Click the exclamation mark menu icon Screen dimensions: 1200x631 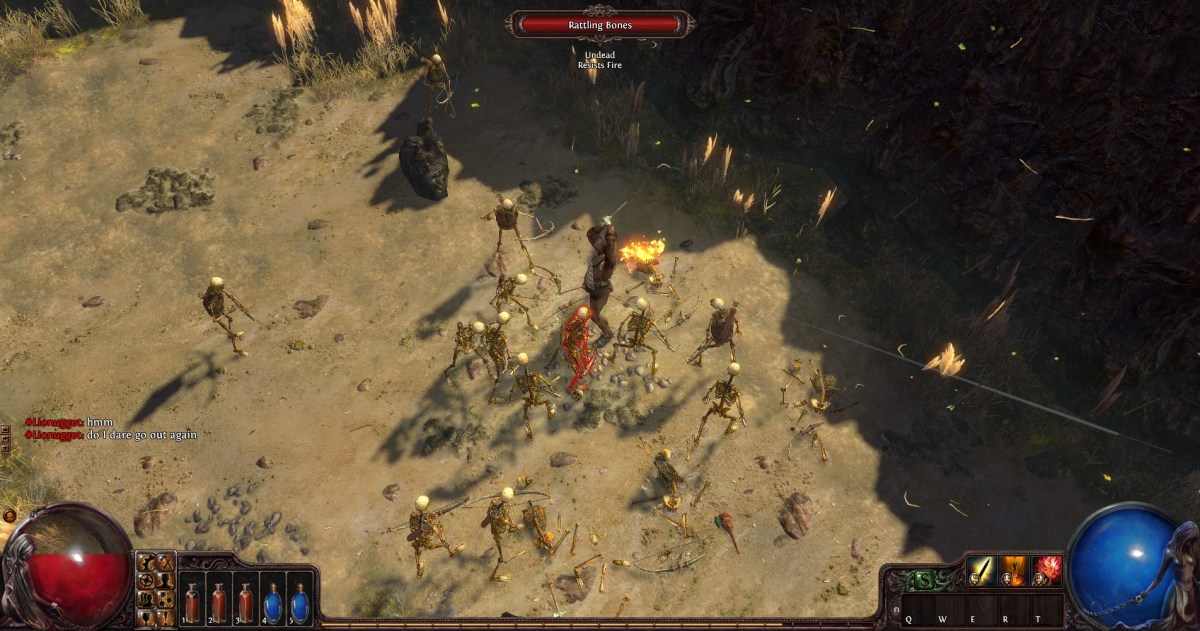coord(165,615)
